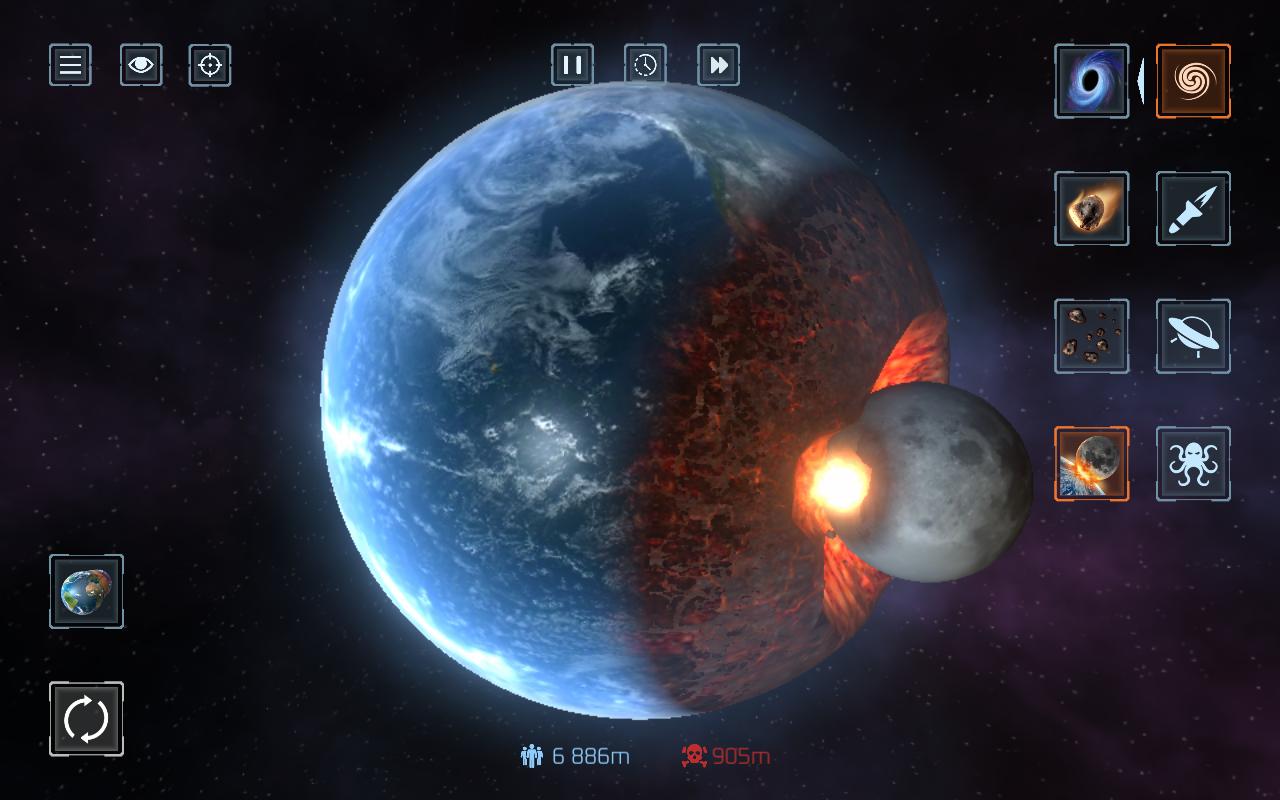Viewport: 1280px width, 800px height.
Task: Toggle the crosshair targeting mode
Action: 210,66
